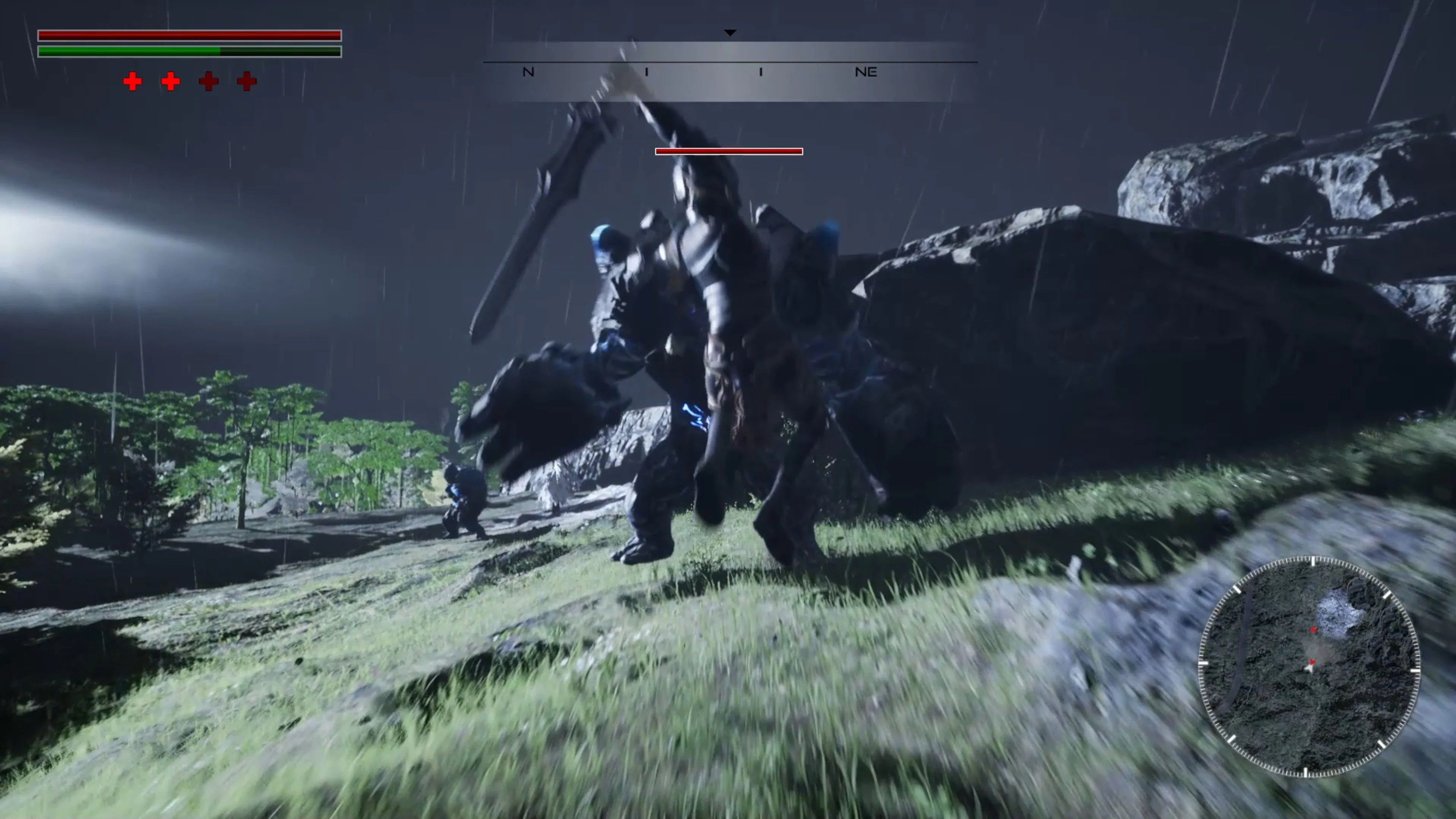Click the tick mark left of NE
The height and width of the screenshot is (819, 1456).
click(761, 72)
